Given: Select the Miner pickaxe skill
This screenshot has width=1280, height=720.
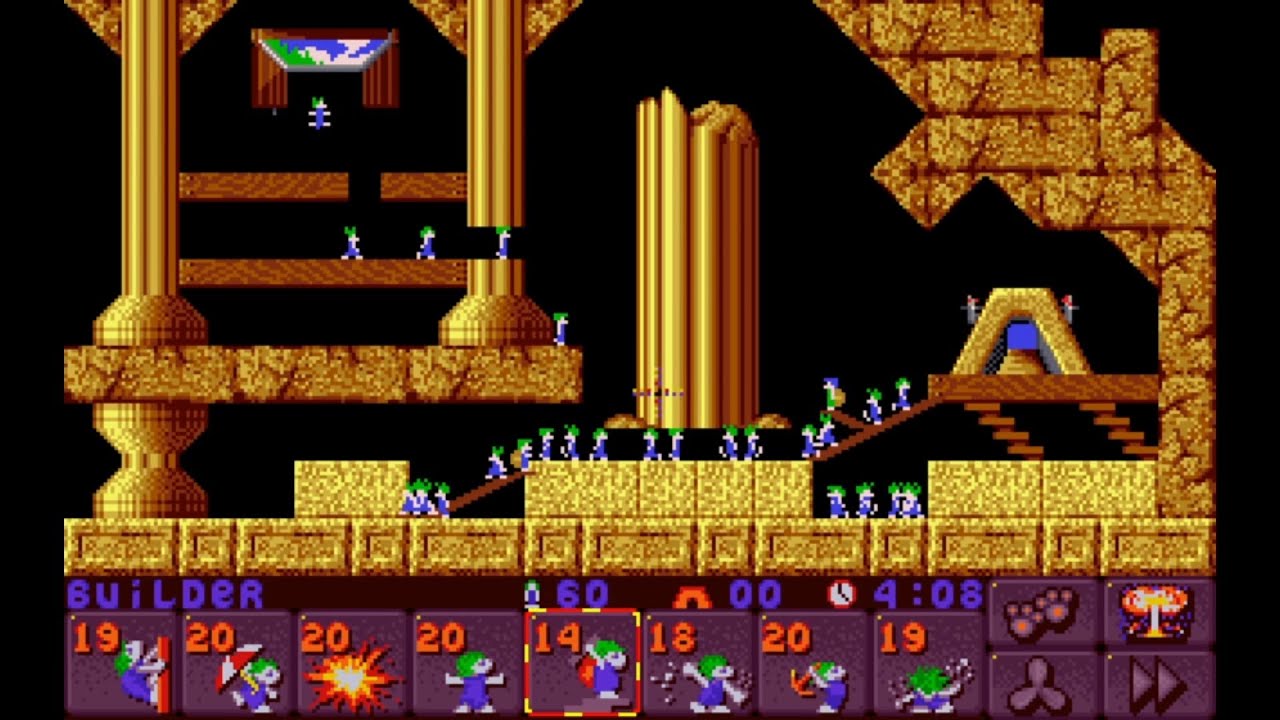Looking at the screenshot, I should tap(813, 663).
